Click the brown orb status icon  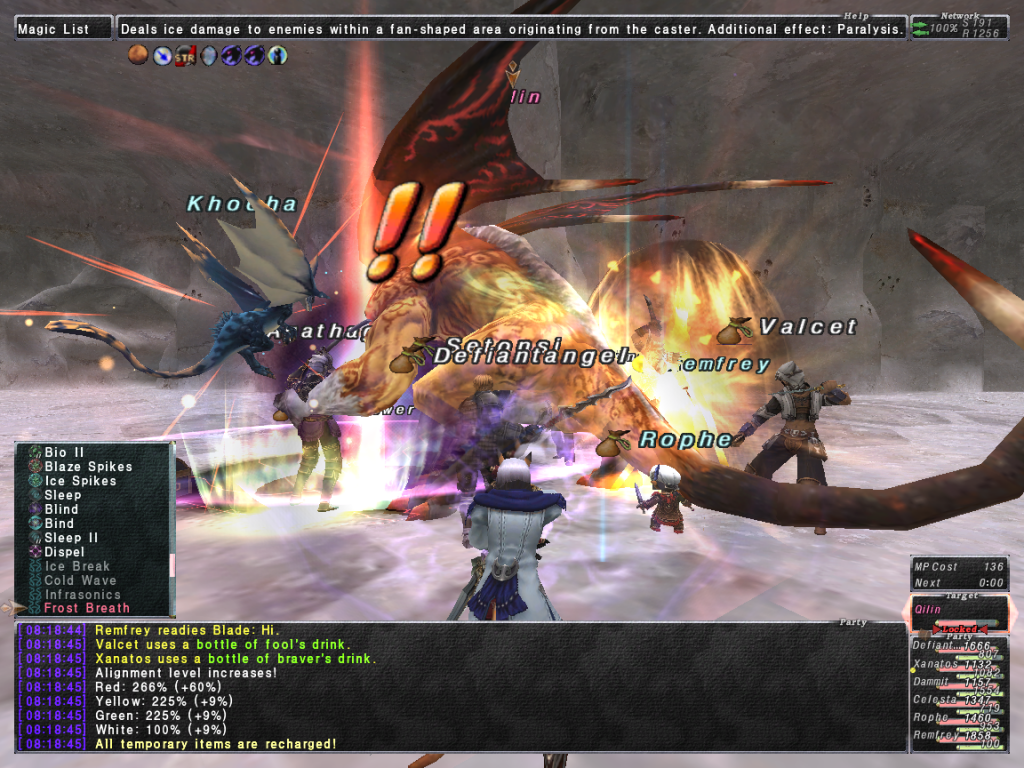click(139, 56)
